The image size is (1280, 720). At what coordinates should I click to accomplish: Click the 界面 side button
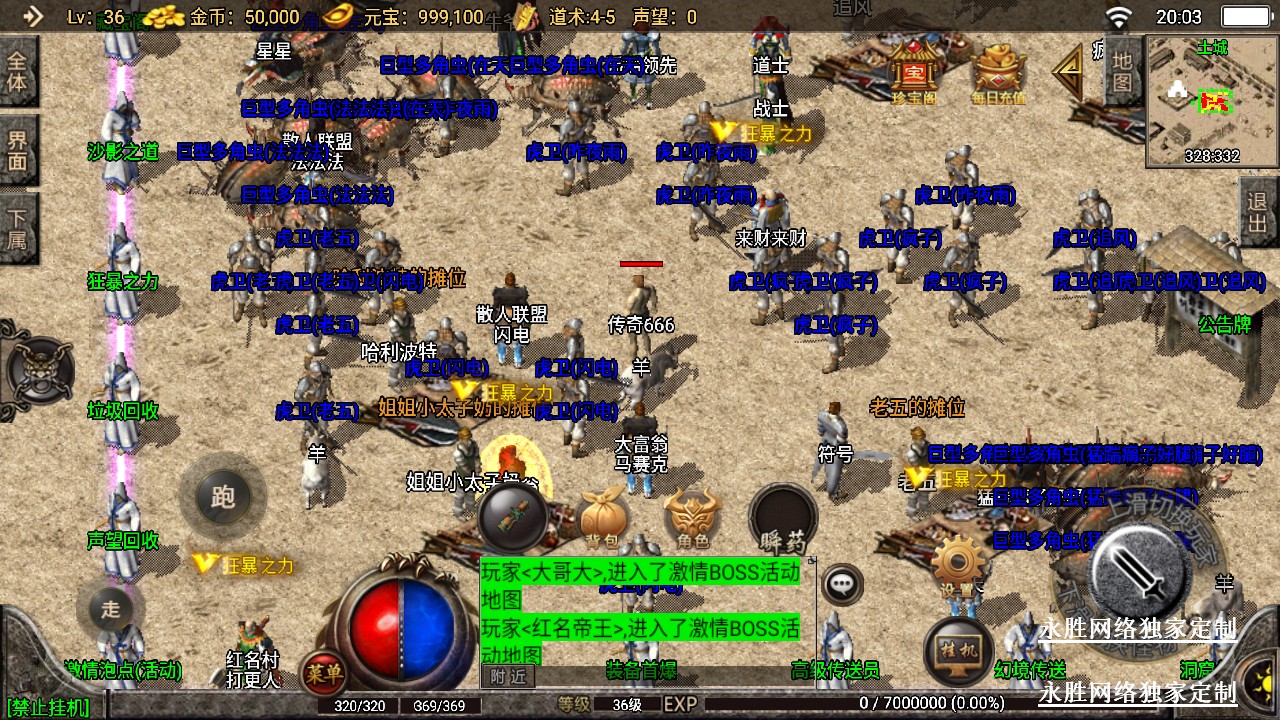tap(18, 150)
